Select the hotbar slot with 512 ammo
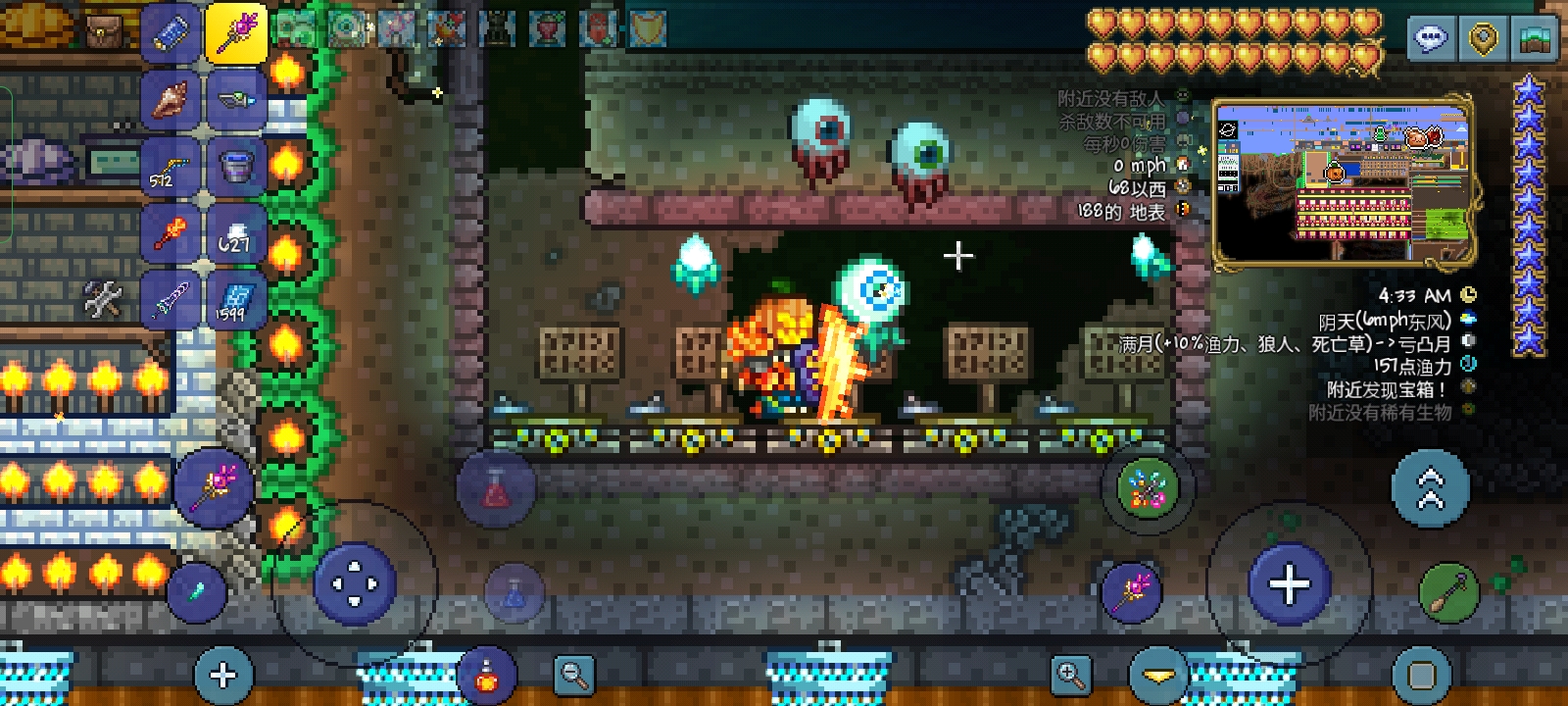 click(171, 167)
